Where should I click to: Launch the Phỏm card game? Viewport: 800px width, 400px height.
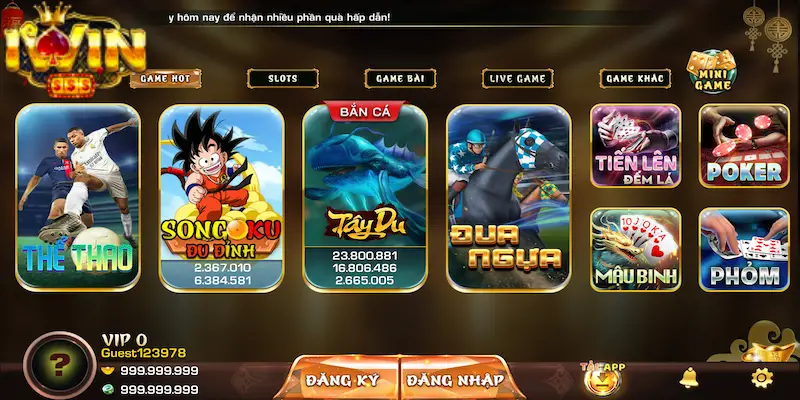[x=743, y=249]
